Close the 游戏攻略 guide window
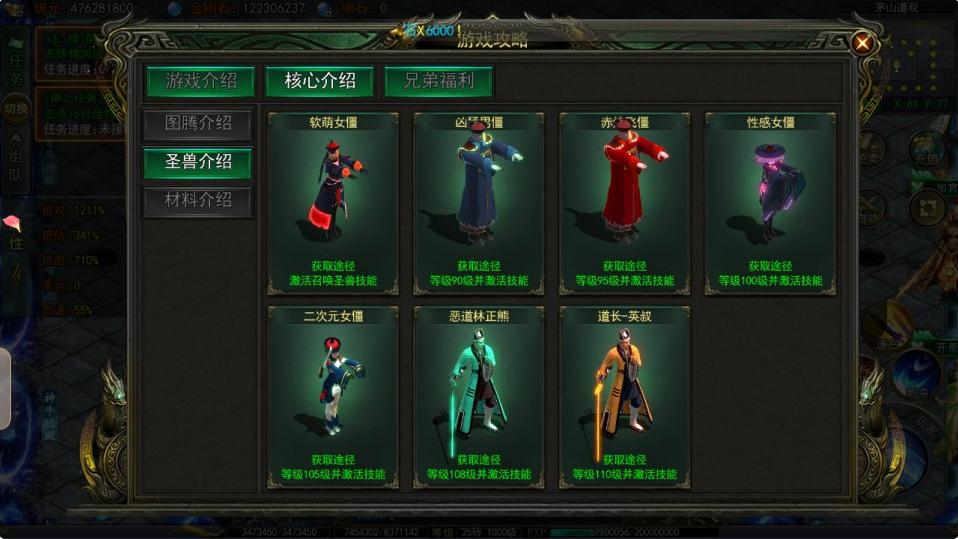Image resolution: width=958 pixels, height=539 pixels. tap(861, 43)
